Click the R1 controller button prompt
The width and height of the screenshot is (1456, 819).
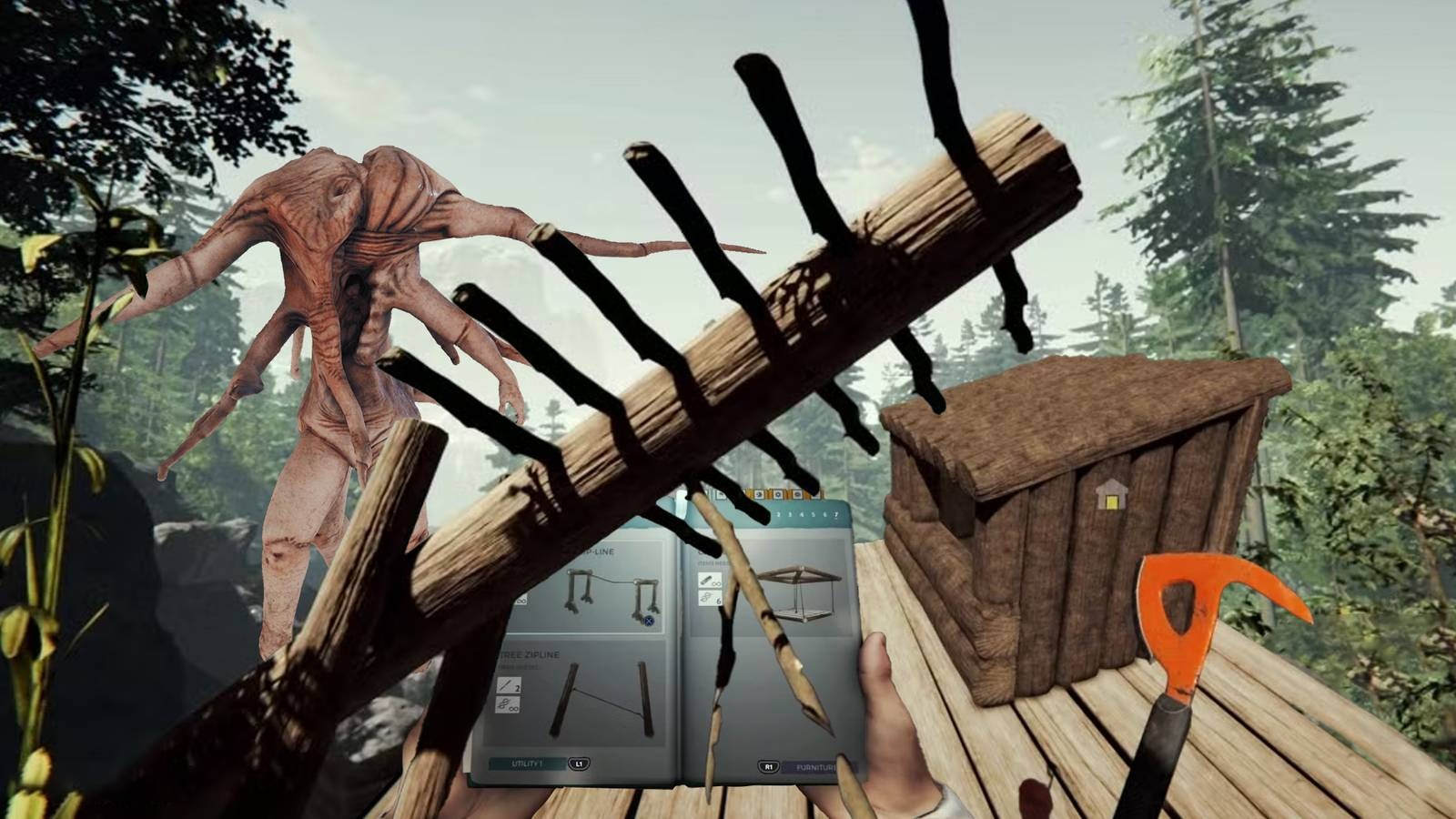tap(769, 765)
